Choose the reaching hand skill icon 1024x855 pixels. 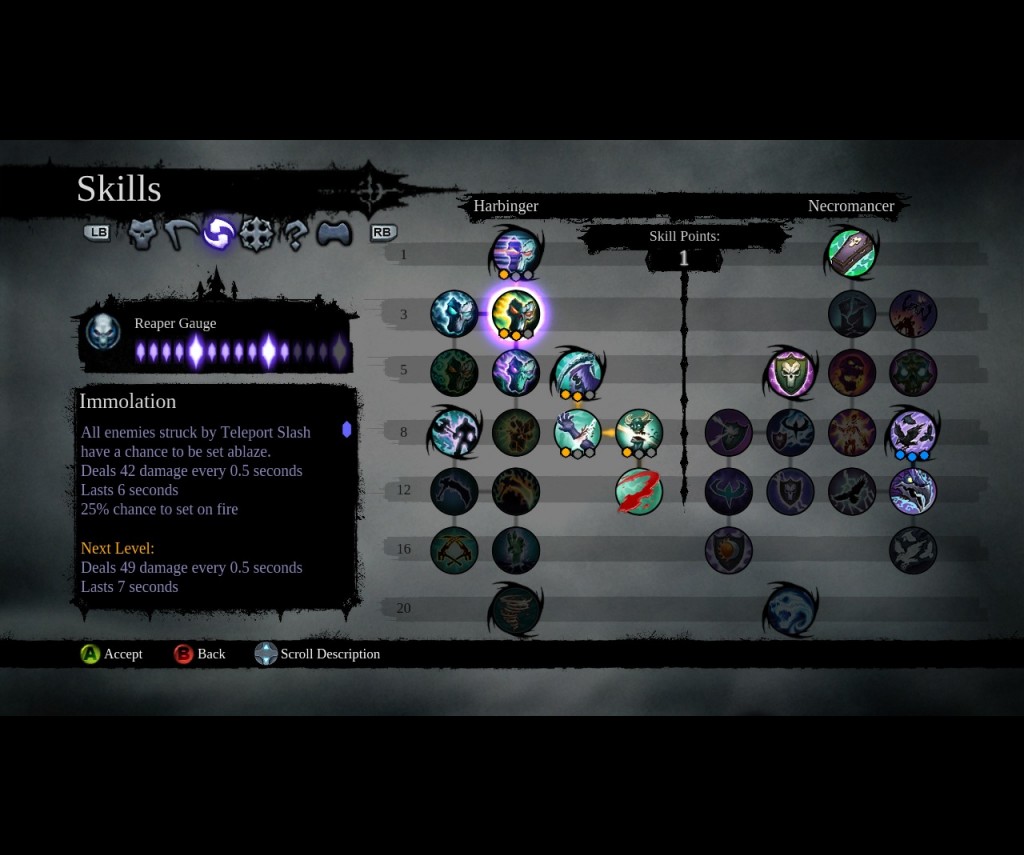coord(516,550)
